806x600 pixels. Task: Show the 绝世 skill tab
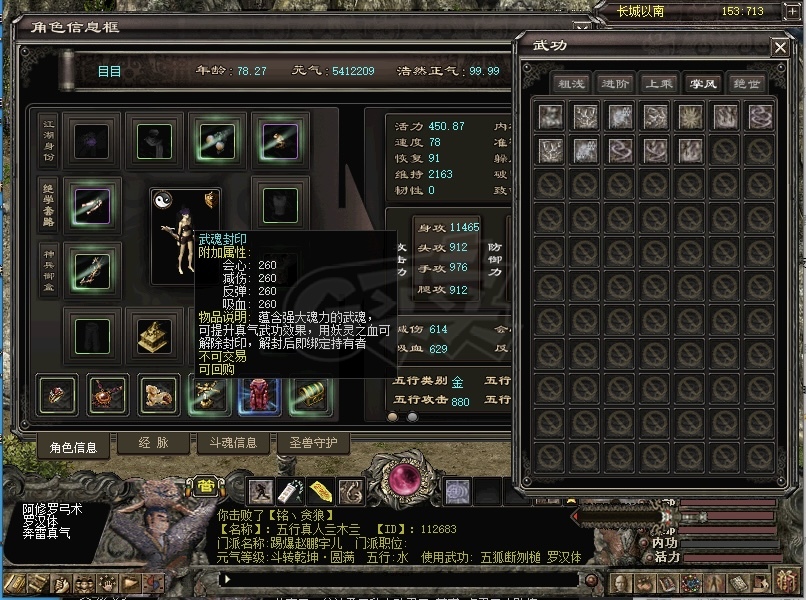pos(746,84)
